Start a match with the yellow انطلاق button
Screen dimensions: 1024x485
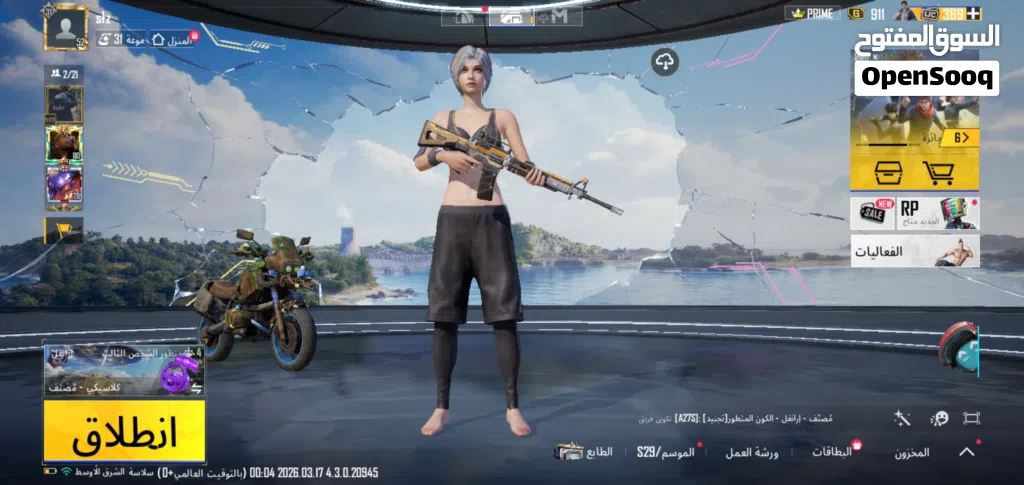124,430
